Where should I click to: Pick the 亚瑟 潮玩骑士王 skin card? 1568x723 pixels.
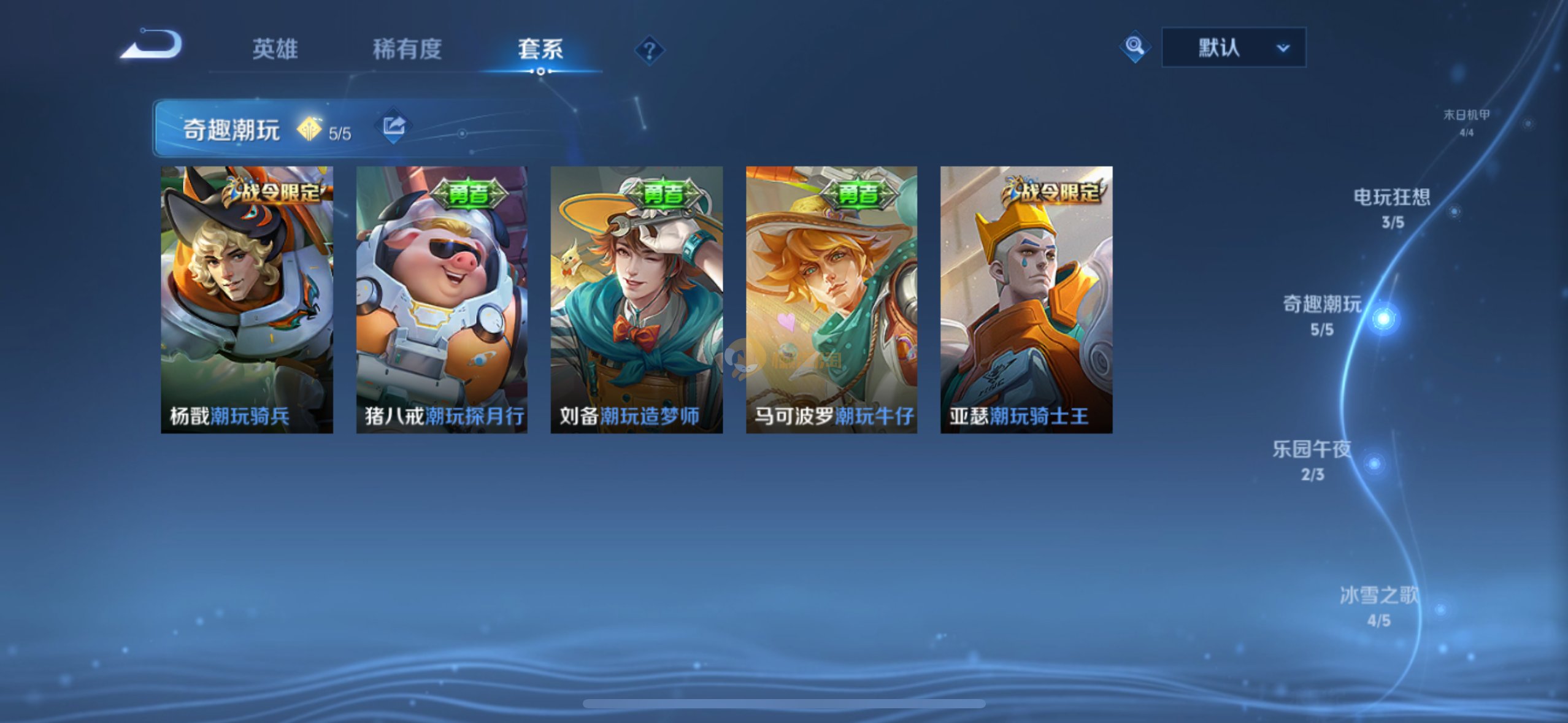pyautogui.click(x=1026, y=299)
